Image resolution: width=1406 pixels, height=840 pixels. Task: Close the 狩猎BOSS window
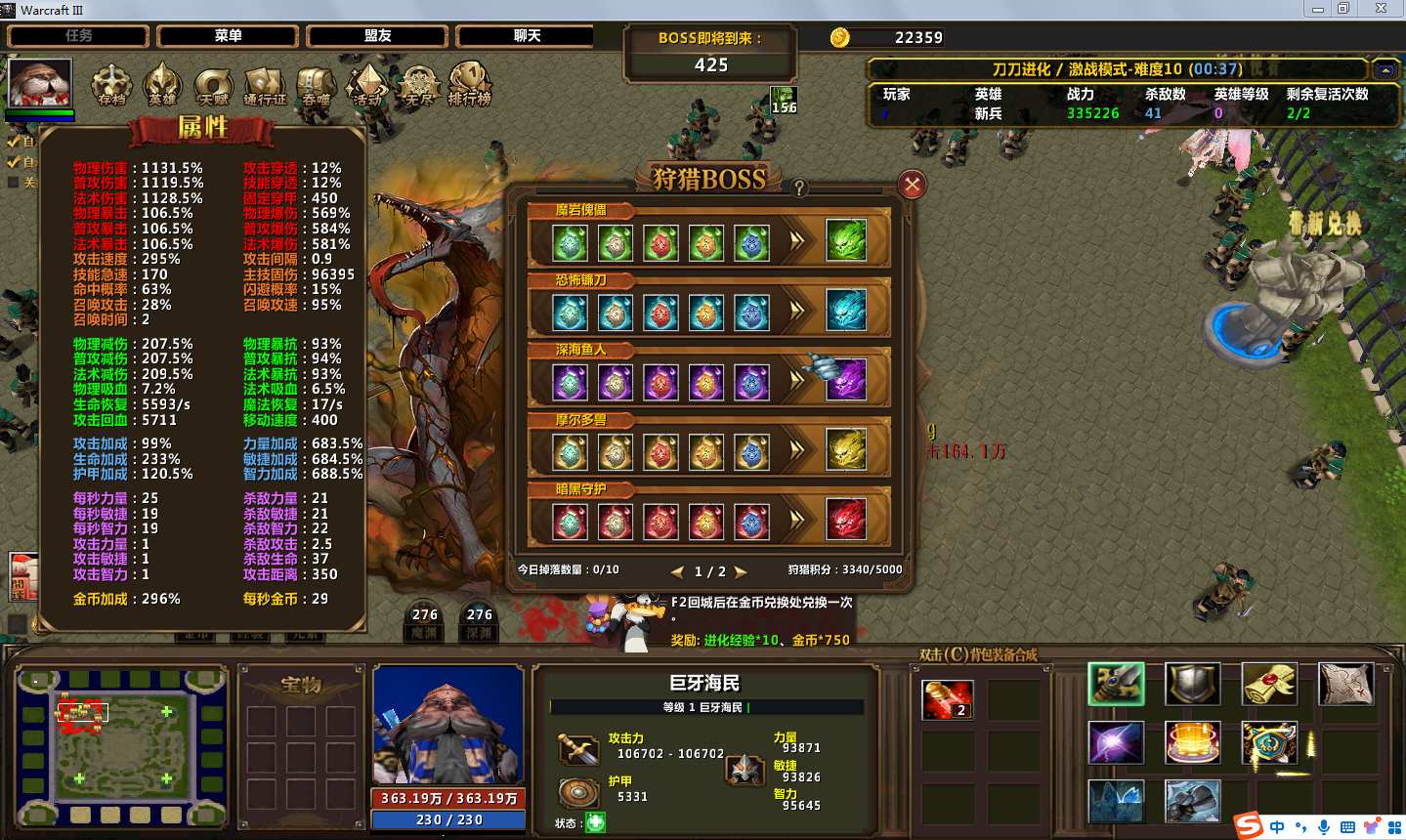[x=912, y=185]
